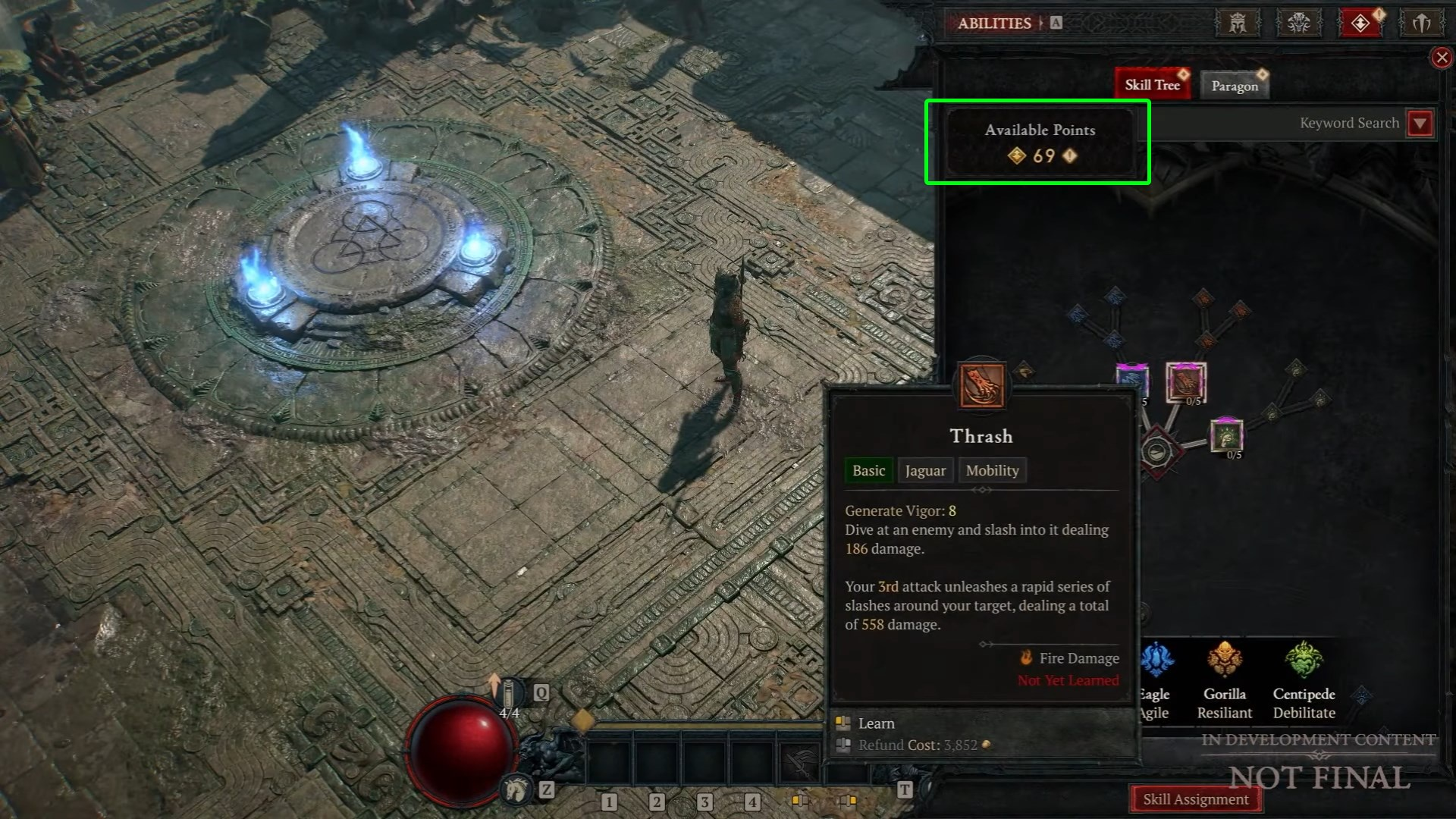Image resolution: width=1456 pixels, height=819 pixels.
Task: Click the horse mount icon
Action: [x=516, y=790]
